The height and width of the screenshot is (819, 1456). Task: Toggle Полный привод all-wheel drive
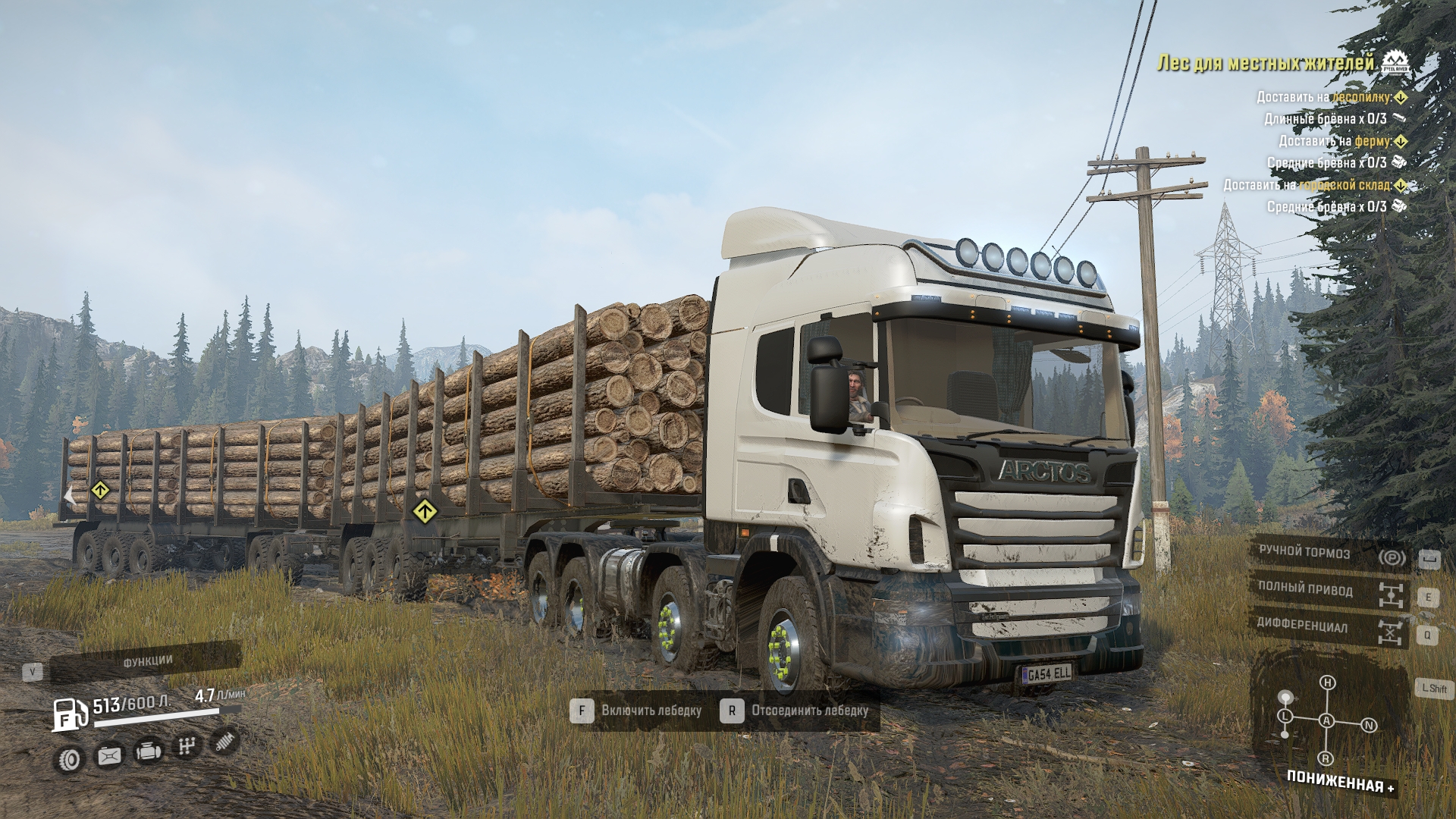pyautogui.click(x=1329, y=591)
